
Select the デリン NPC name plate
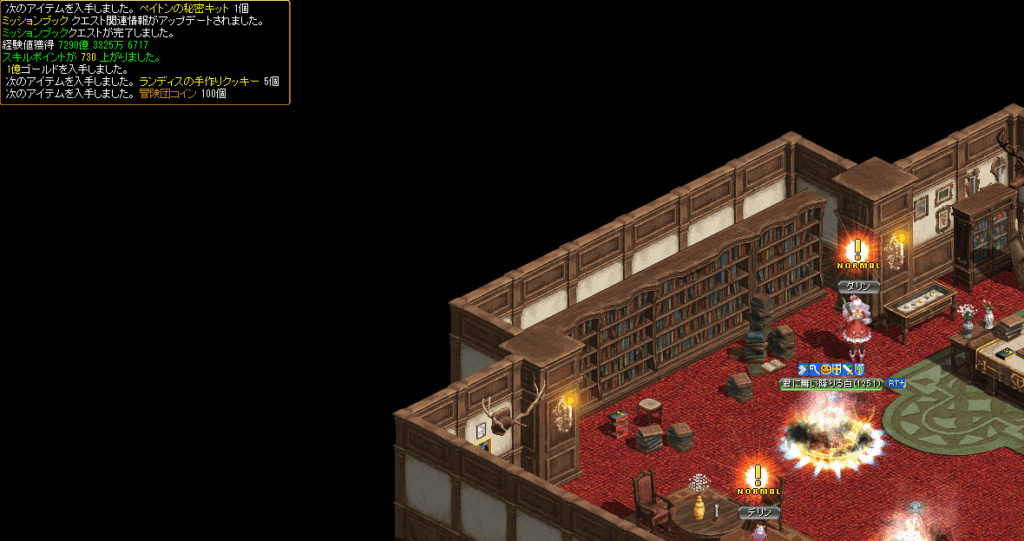[x=759, y=512]
